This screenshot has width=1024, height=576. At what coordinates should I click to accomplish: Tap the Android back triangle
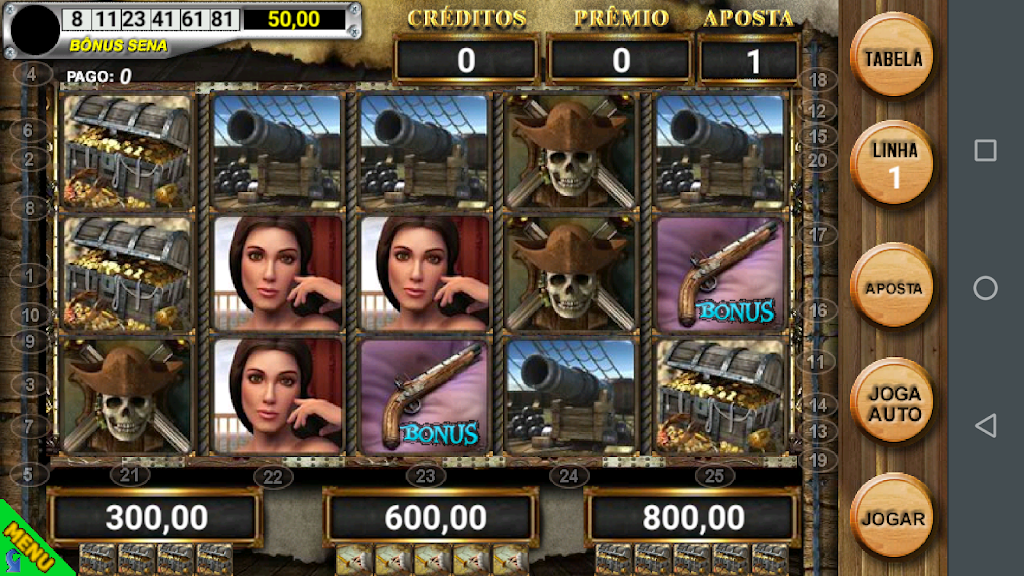pos(985,426)
